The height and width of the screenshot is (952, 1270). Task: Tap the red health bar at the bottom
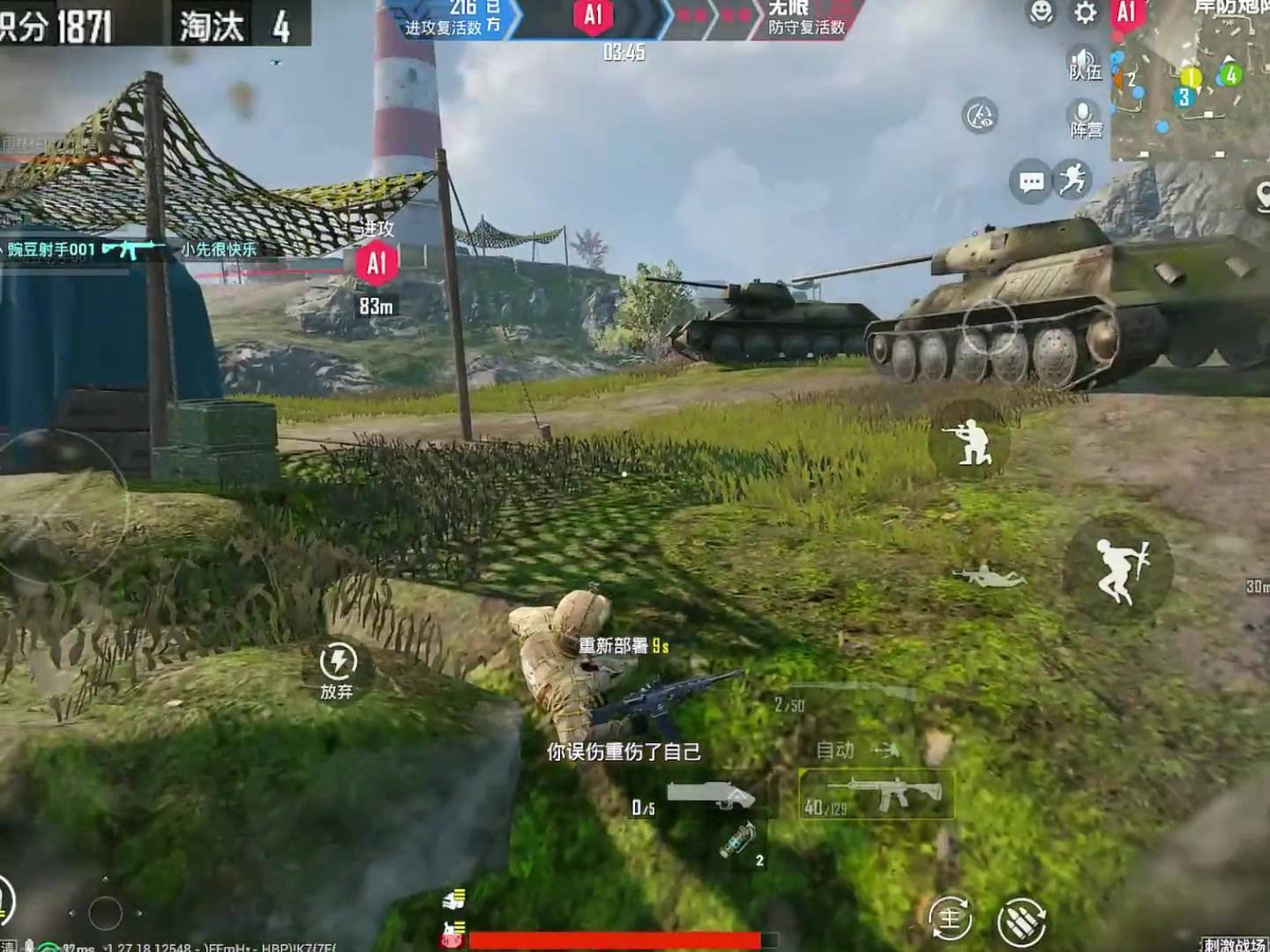pos(617,938)
